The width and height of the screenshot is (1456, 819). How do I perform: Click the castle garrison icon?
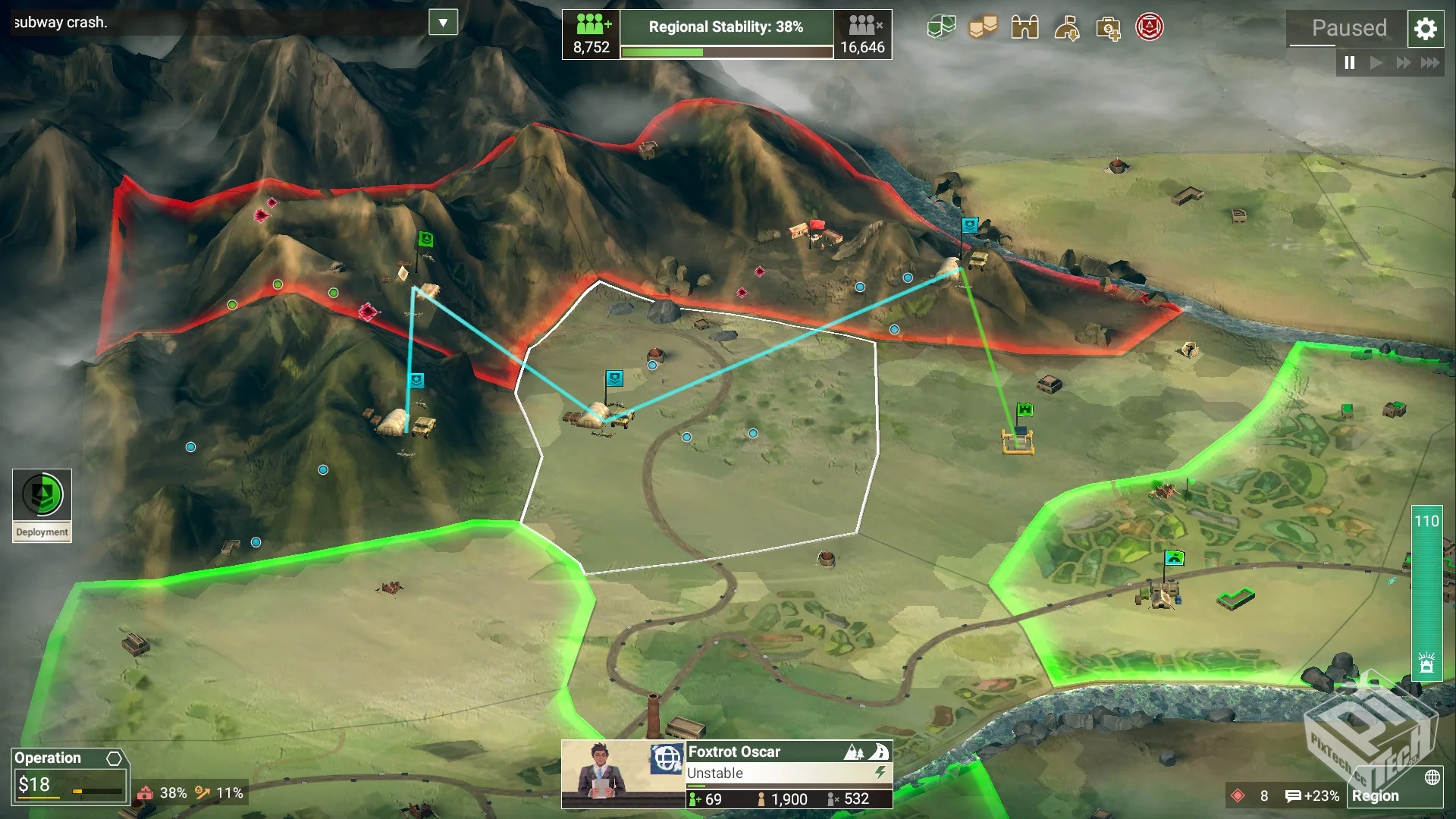(1025, 28)
